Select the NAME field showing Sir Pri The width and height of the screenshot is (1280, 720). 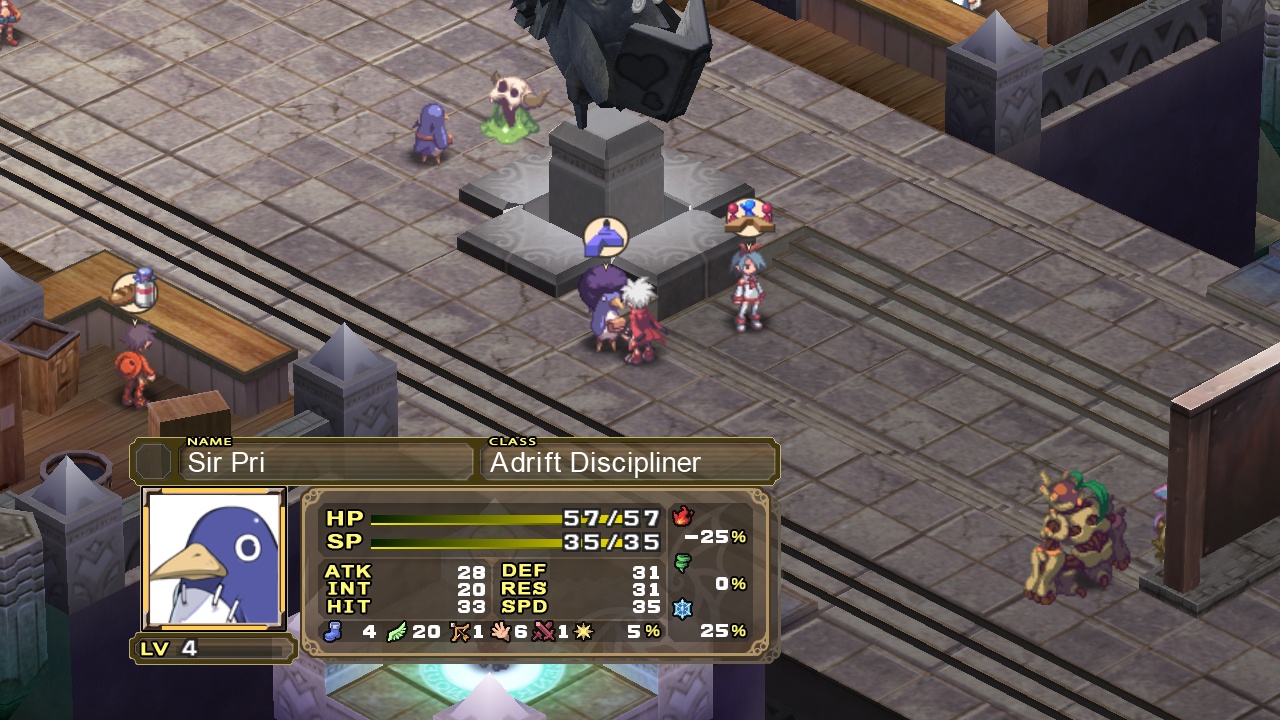pos(327,462)
